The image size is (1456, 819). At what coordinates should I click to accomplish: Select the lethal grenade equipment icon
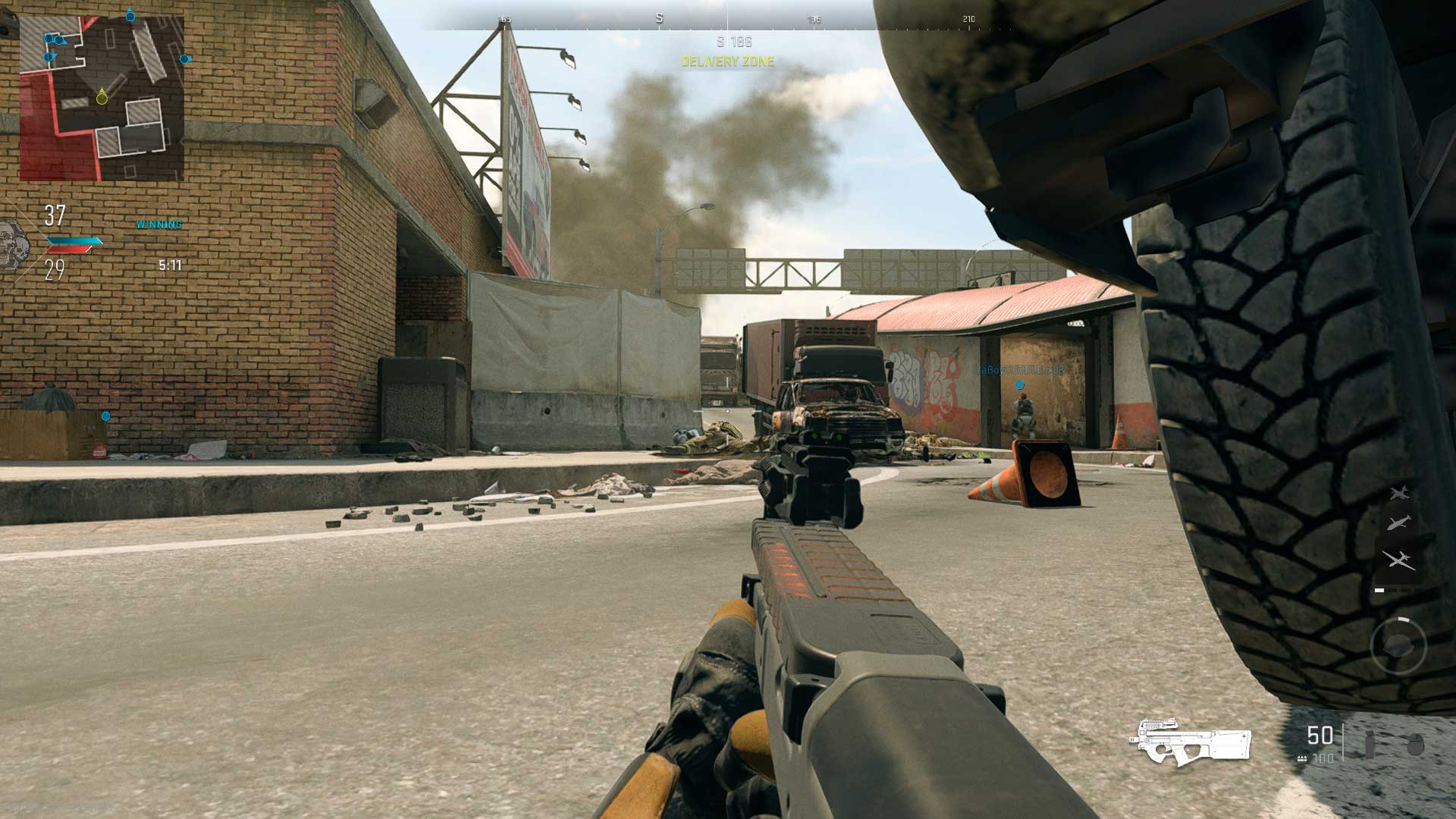pyautogui.click(x=1370, y=745)
